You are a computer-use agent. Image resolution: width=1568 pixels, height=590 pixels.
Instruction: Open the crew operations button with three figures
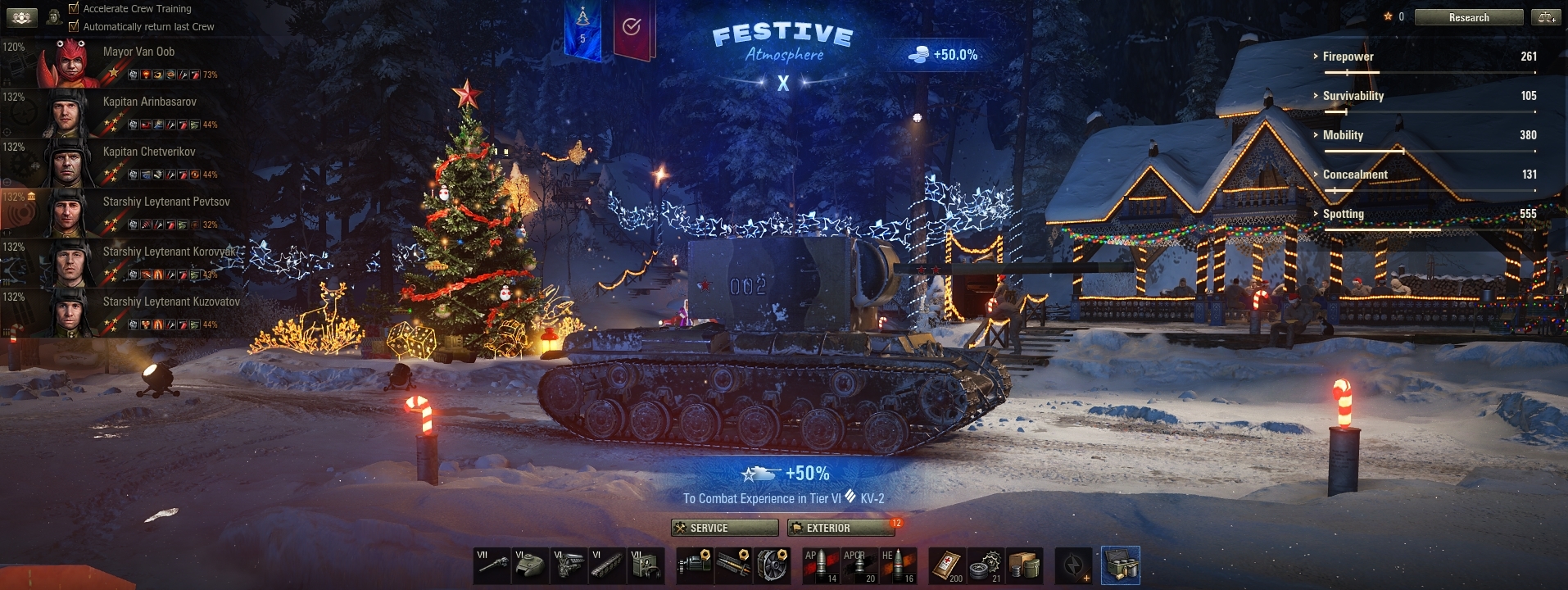pos(22,16)
